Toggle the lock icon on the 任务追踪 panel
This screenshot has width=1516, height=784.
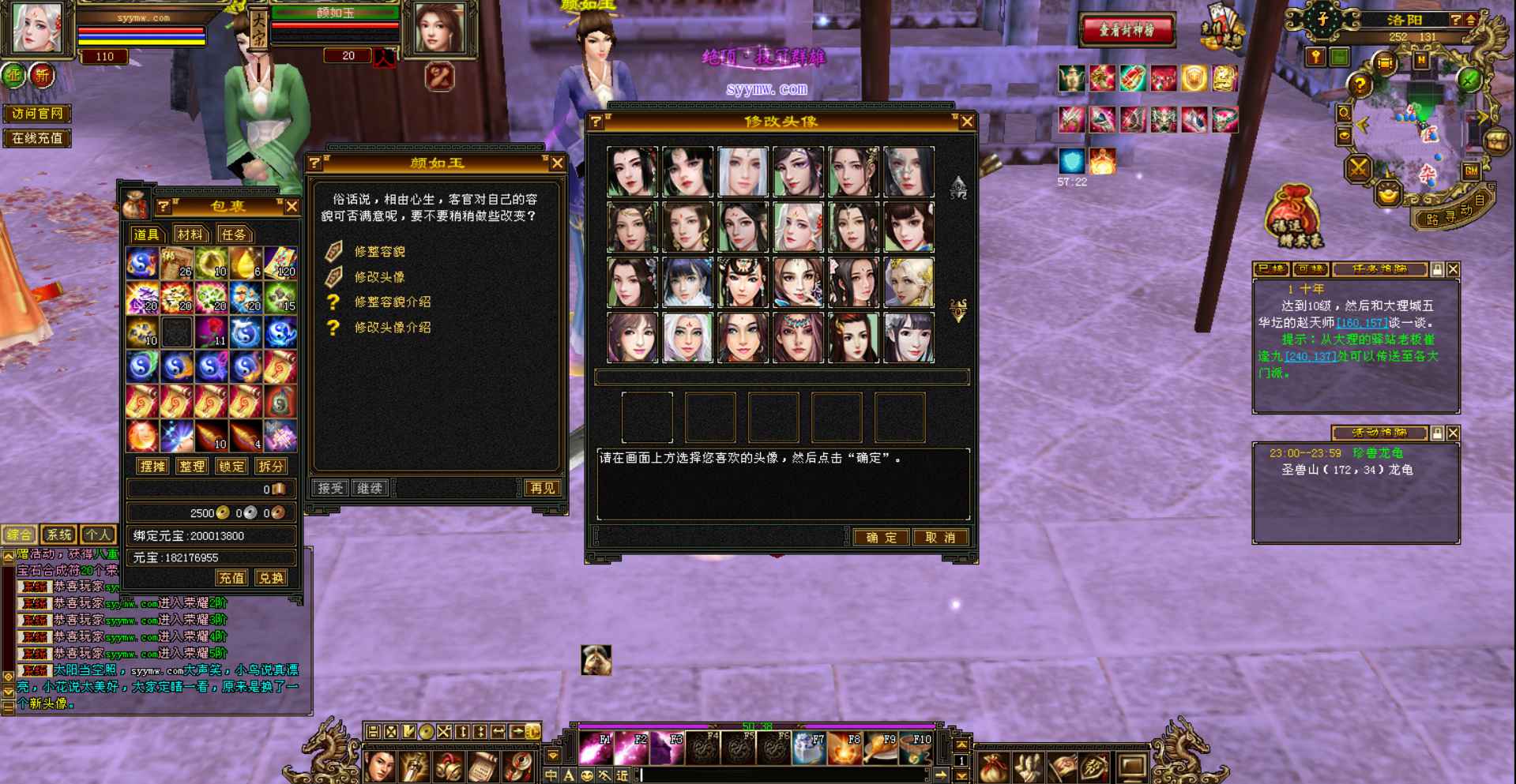click(1439, 269)
